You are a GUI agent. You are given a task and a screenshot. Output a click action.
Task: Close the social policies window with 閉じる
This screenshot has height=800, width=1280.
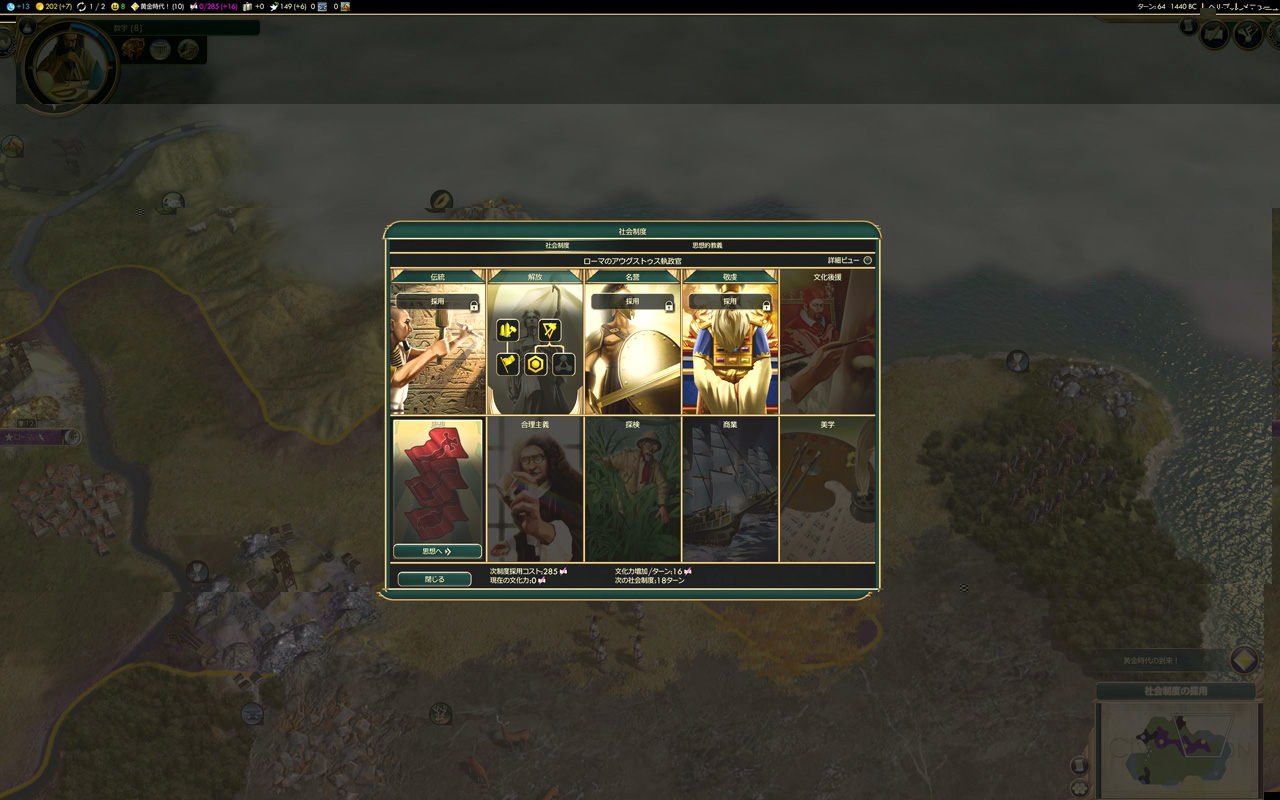pyautogui.click(x=434, y=579)
